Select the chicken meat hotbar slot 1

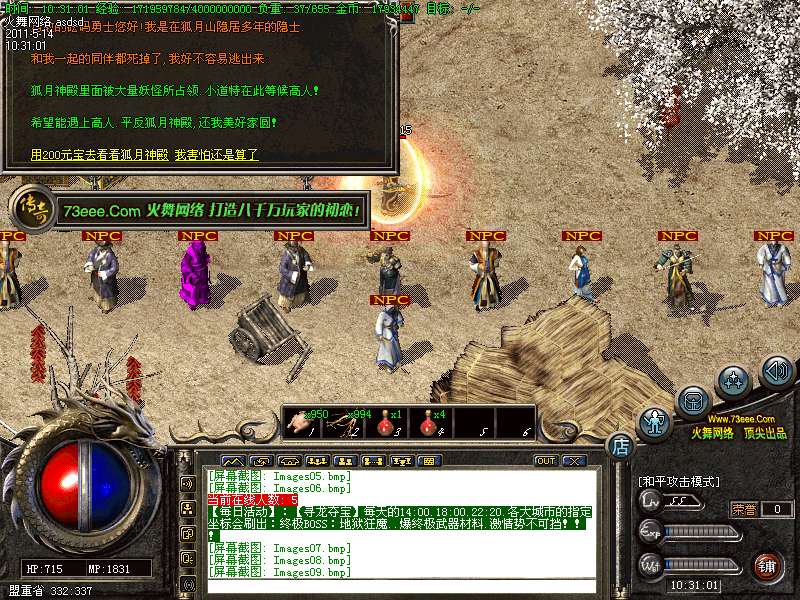click(x=300, y=423)
